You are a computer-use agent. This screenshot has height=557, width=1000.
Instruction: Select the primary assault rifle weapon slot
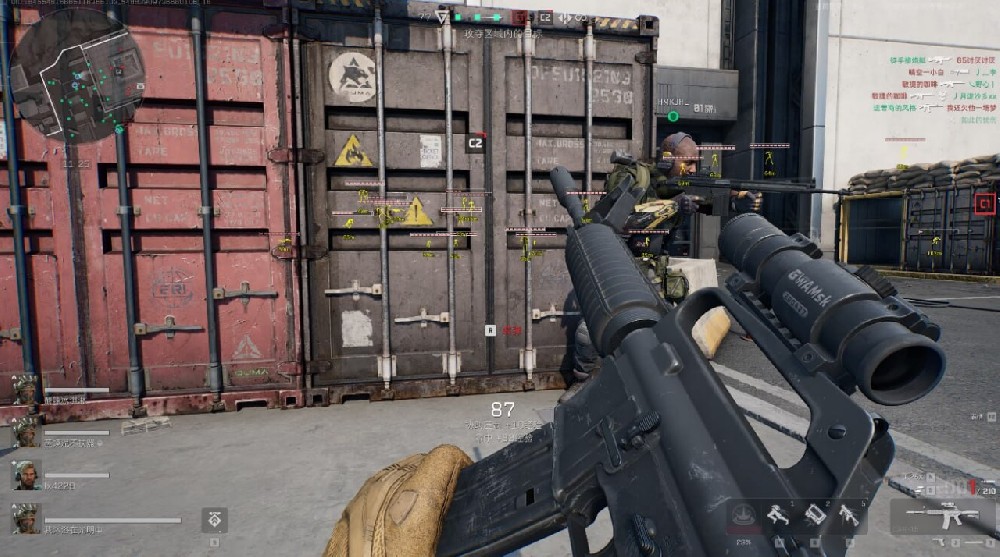coord(941,516)
